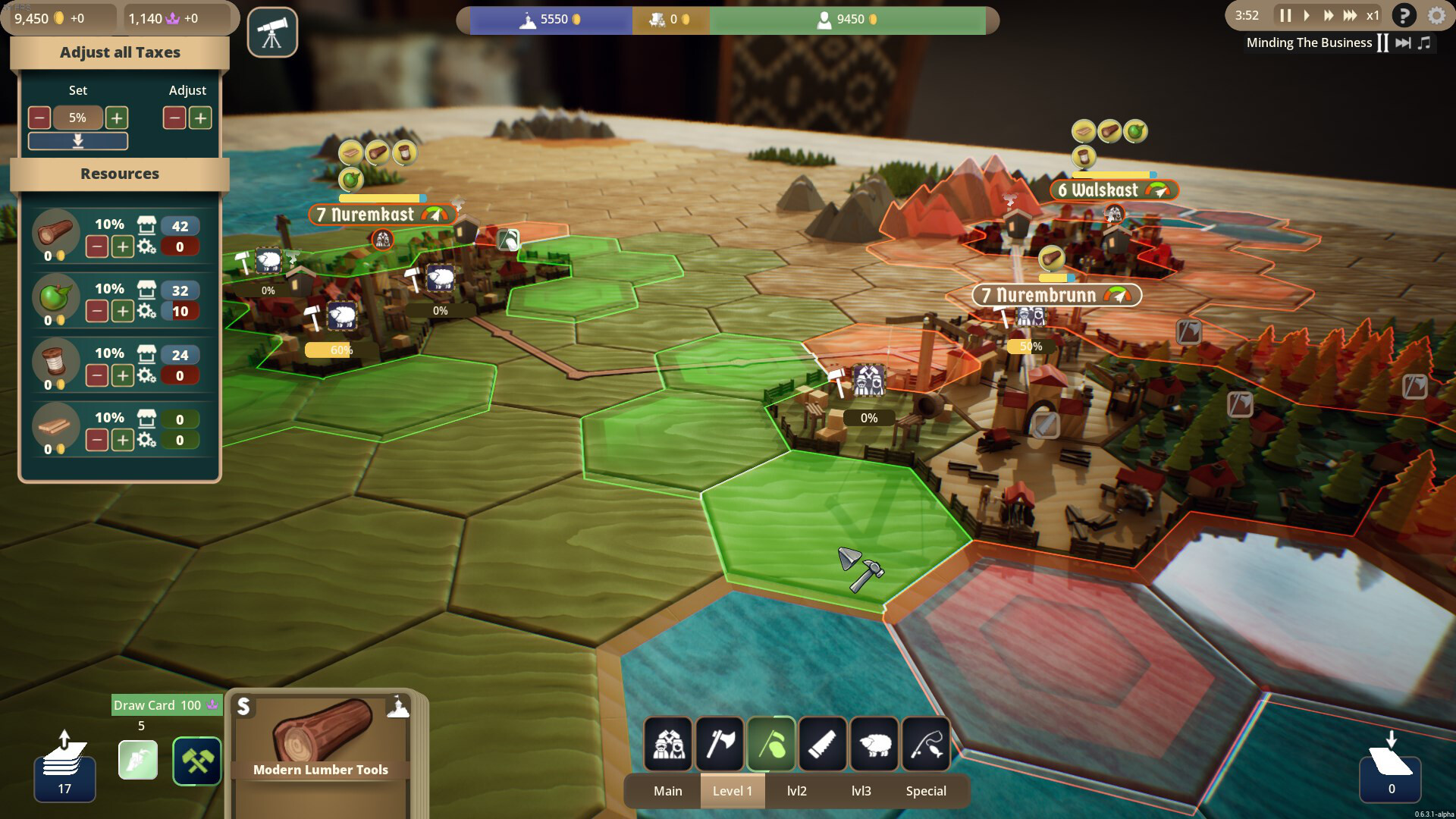Pause the game speed
Screen dimensions: 1456x819
point(1285,15)
